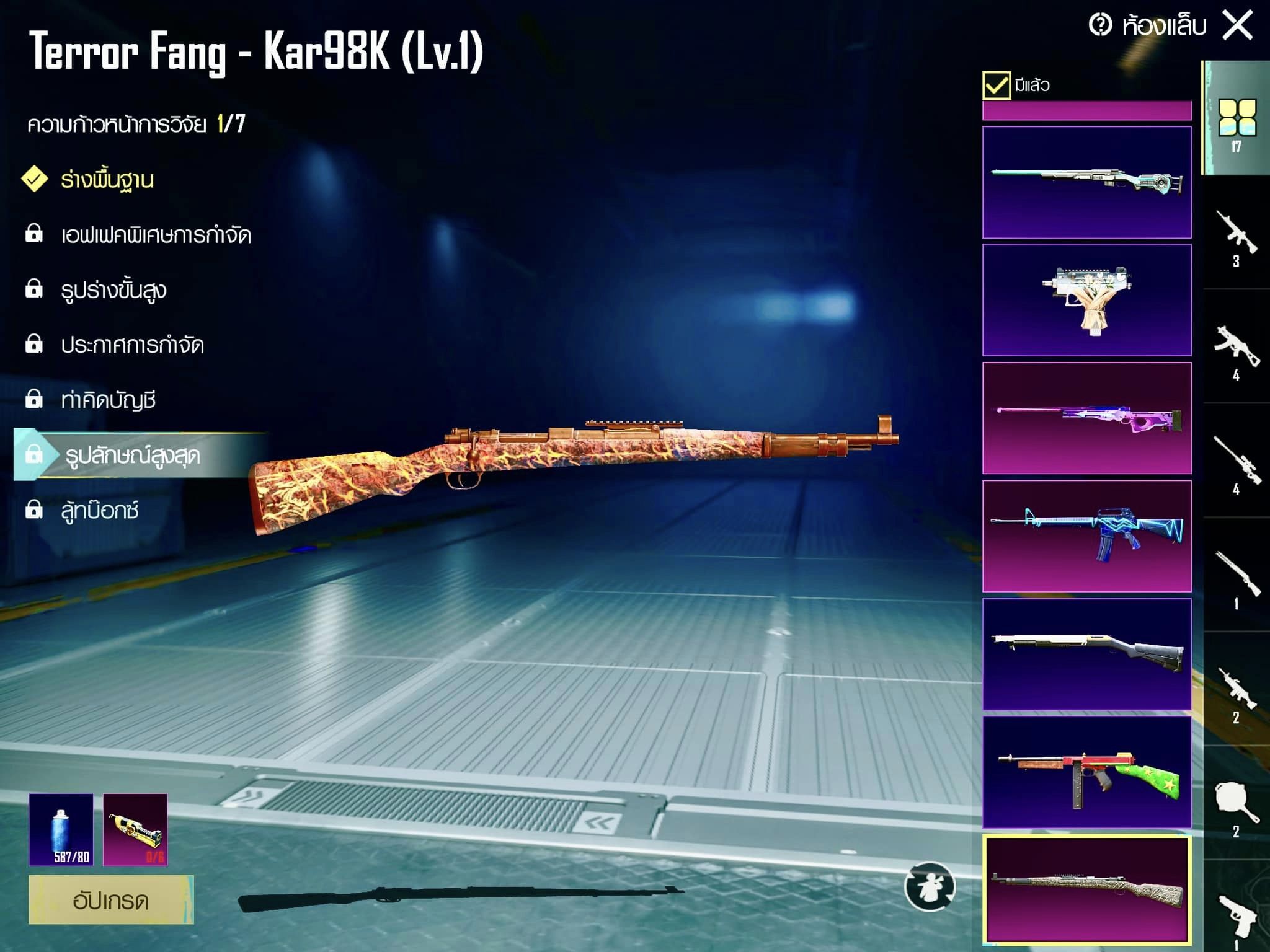Image resolution: width=1270 pixels, height=952 pixels.
Task: Play the weapon emote preview button
Action: point(930,887)
